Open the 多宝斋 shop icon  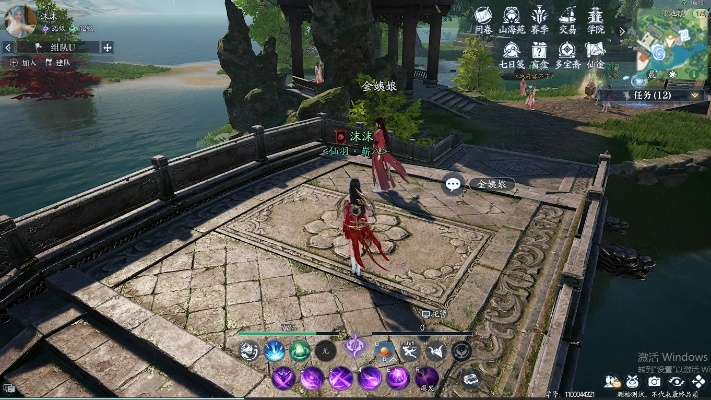(x=567, y=54)
